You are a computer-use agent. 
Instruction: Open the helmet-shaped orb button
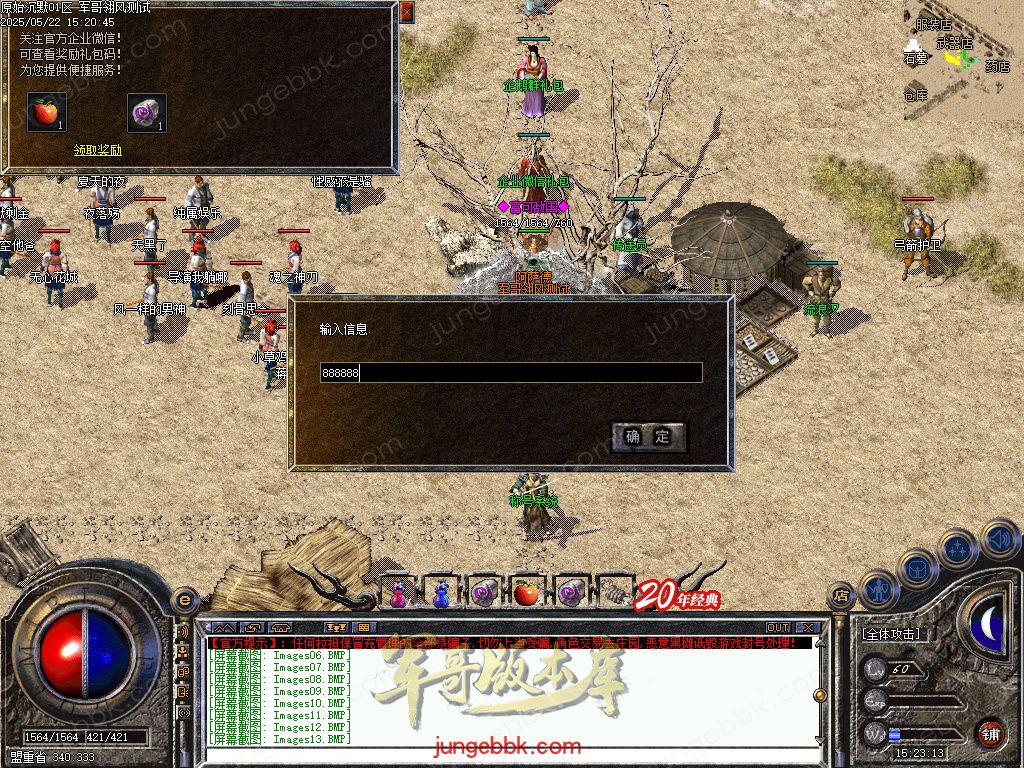point(917,568)
